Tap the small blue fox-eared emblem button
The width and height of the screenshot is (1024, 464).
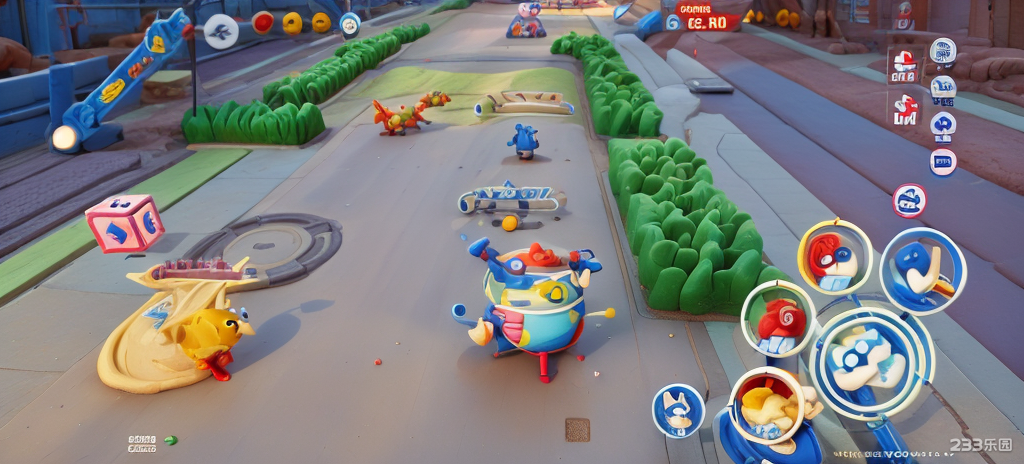[x=678, y=410]
